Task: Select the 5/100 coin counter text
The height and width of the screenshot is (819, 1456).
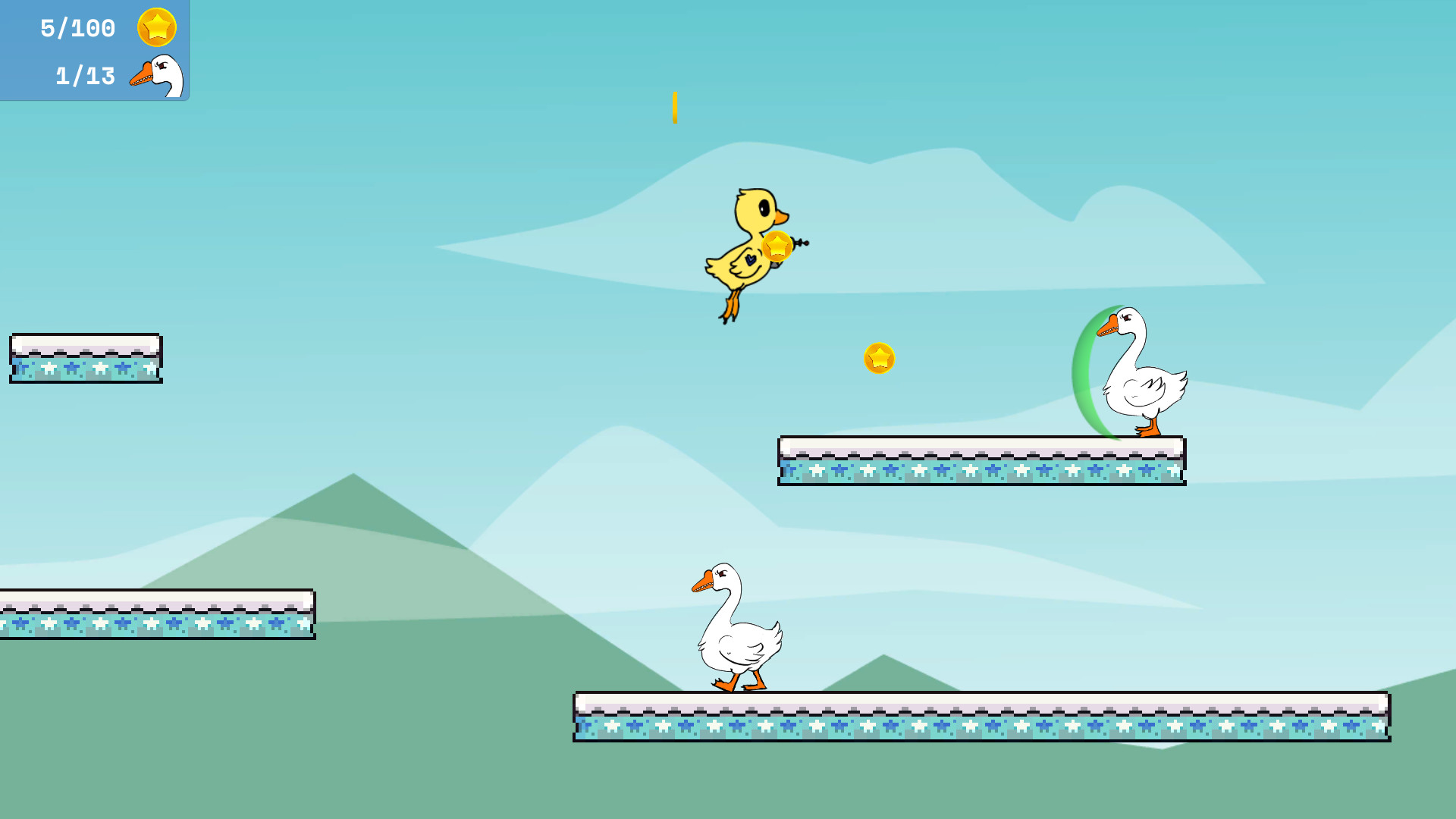Action: coord(77,27)
